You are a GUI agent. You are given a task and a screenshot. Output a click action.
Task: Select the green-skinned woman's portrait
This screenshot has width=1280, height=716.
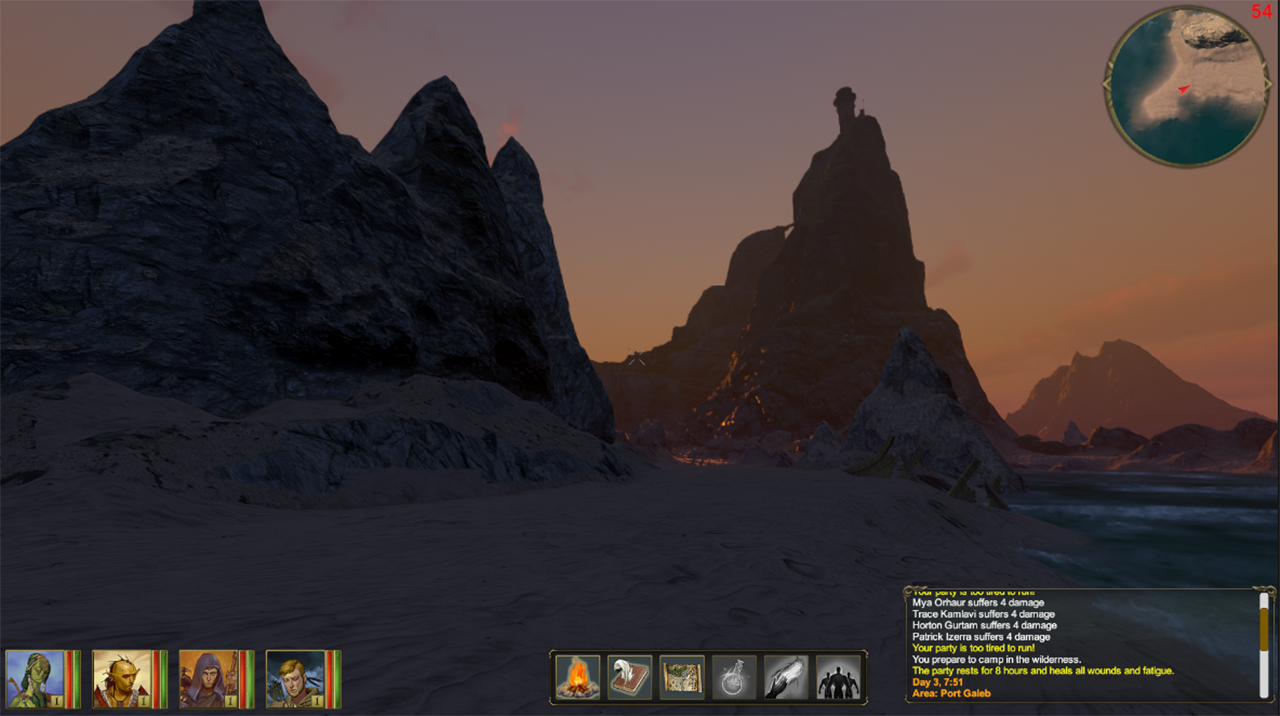(36, 679)
